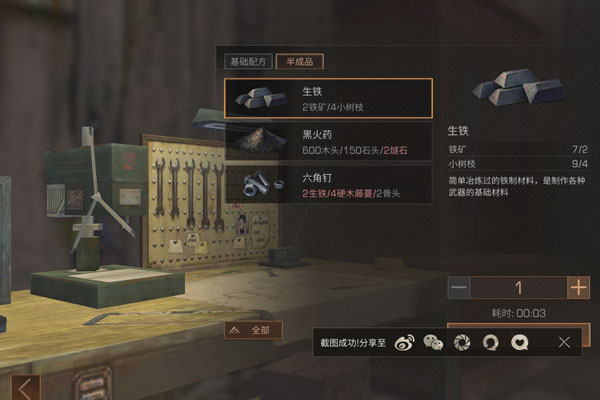
Task: Decrease craft quantity with minus button
Action: (x=459, y=288)
